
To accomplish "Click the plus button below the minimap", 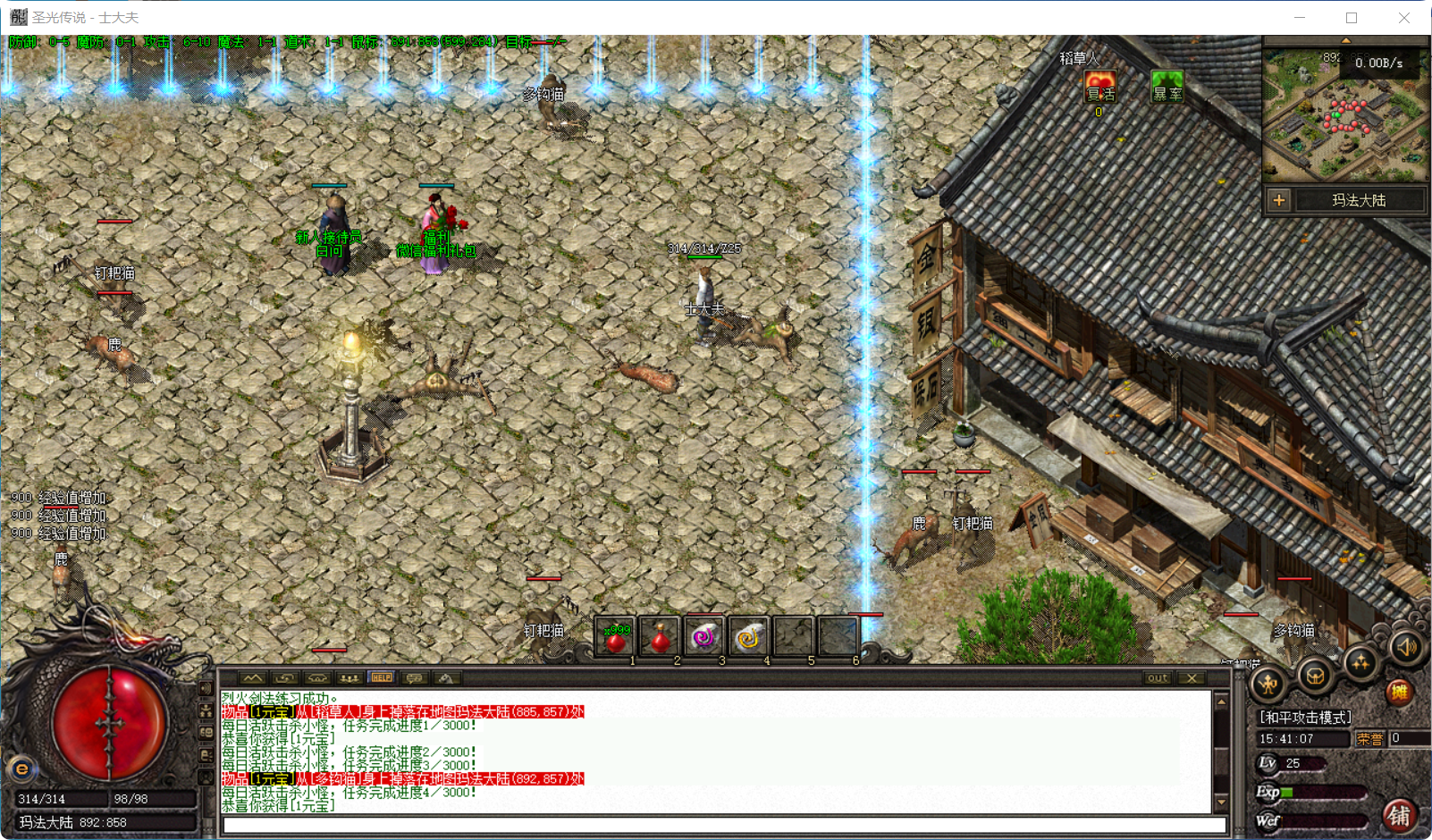I will [1280, 201].
